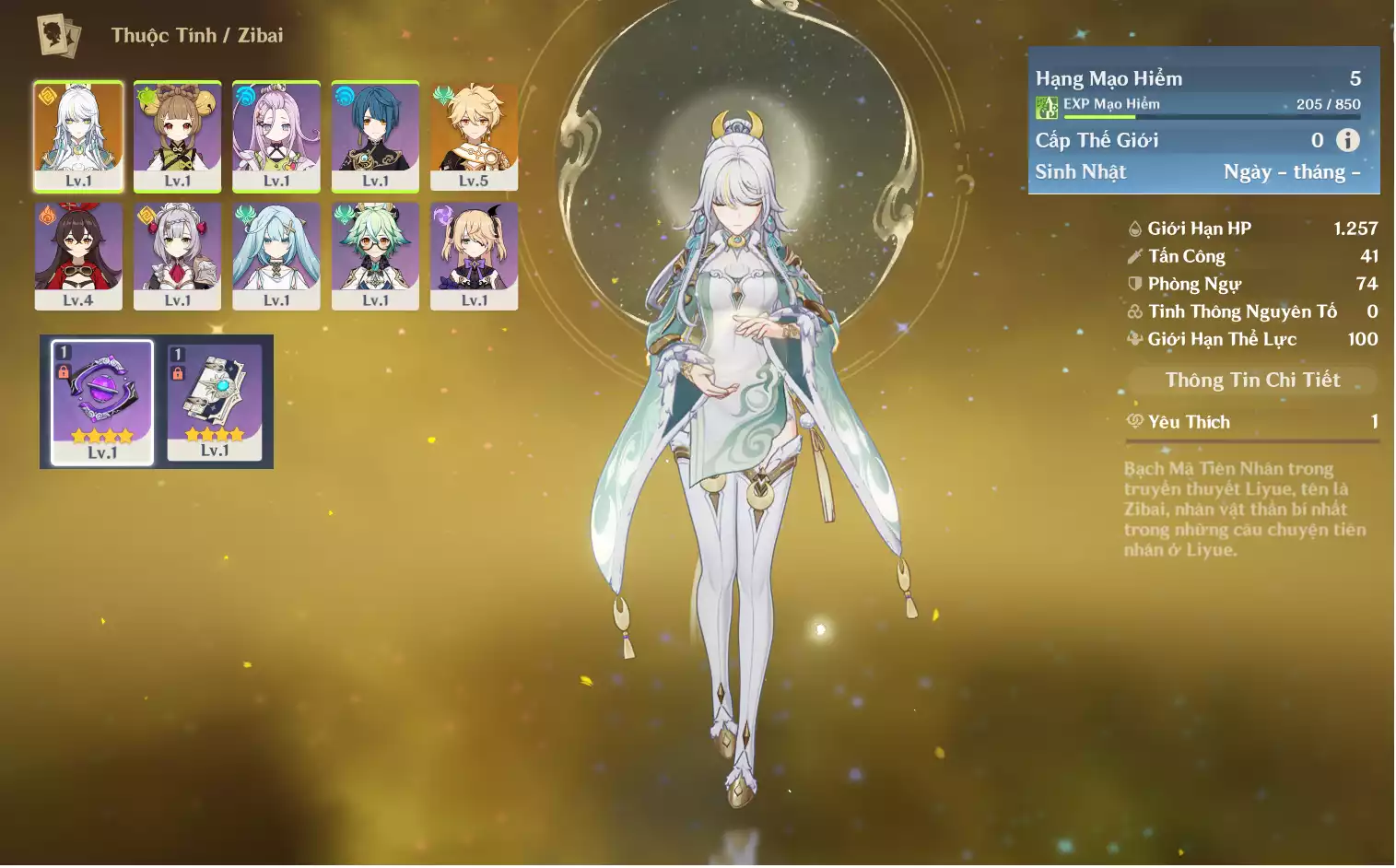Select Zibai's white-haired character card
The width and height of the screenshot is (1396, 868).
(78, 136)
